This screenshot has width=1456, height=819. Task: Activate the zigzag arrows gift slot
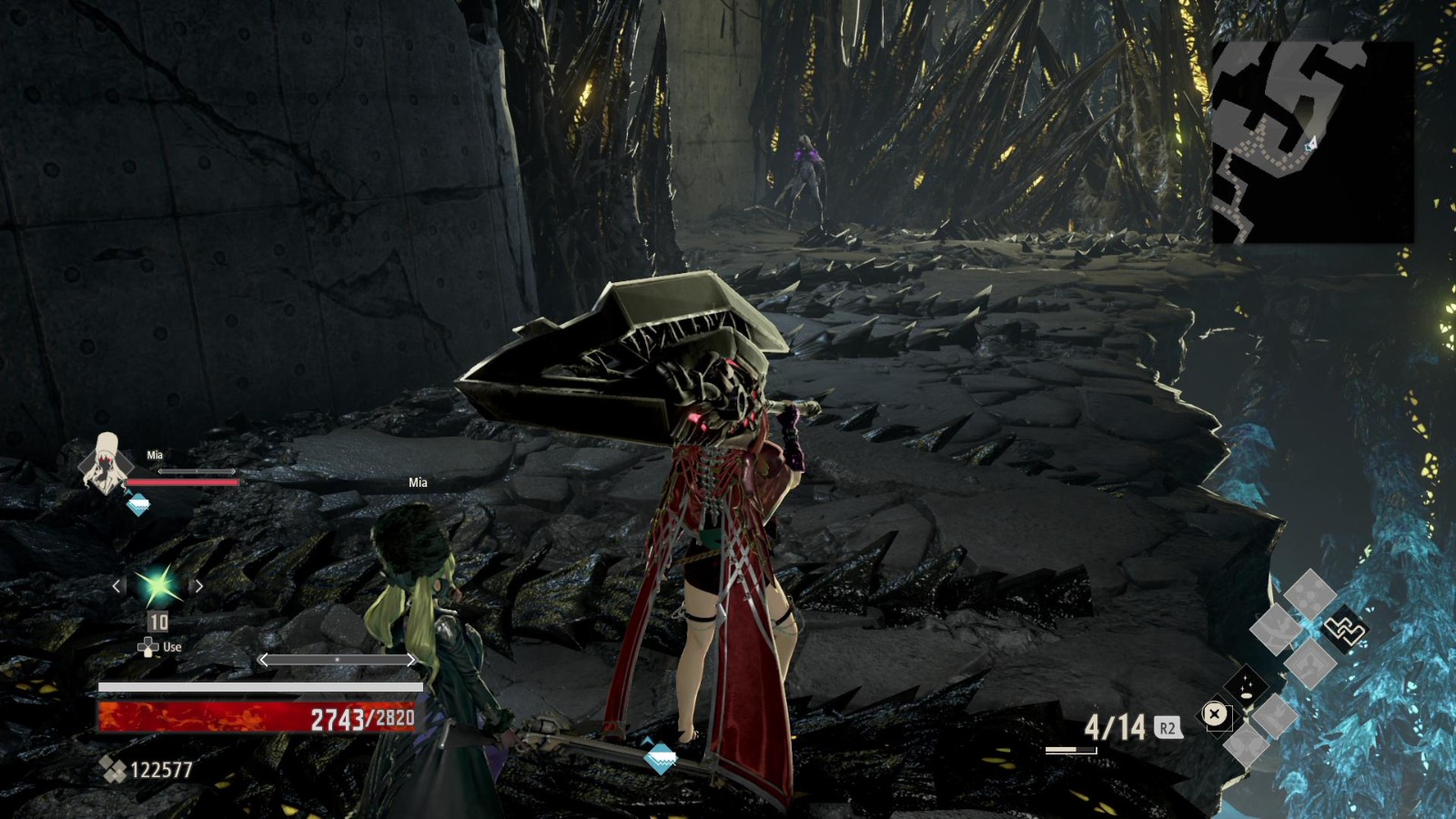click(x=1346, y=630)
